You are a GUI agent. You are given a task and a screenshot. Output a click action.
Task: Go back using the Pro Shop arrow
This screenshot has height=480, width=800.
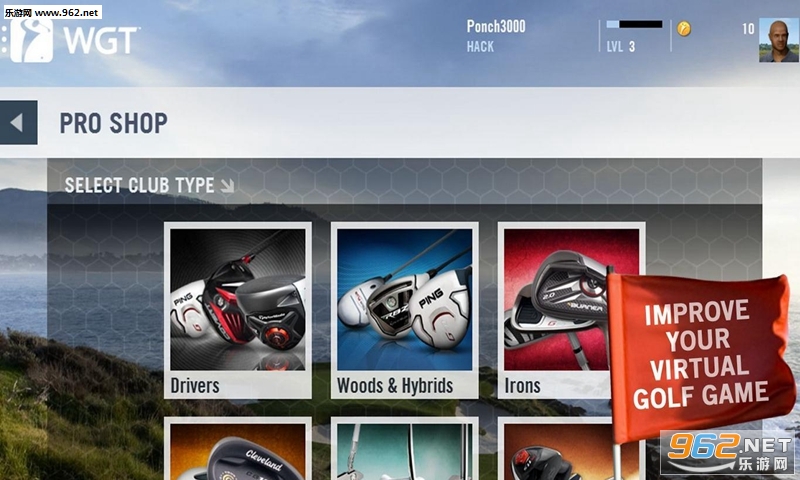[x=18, y=123]
